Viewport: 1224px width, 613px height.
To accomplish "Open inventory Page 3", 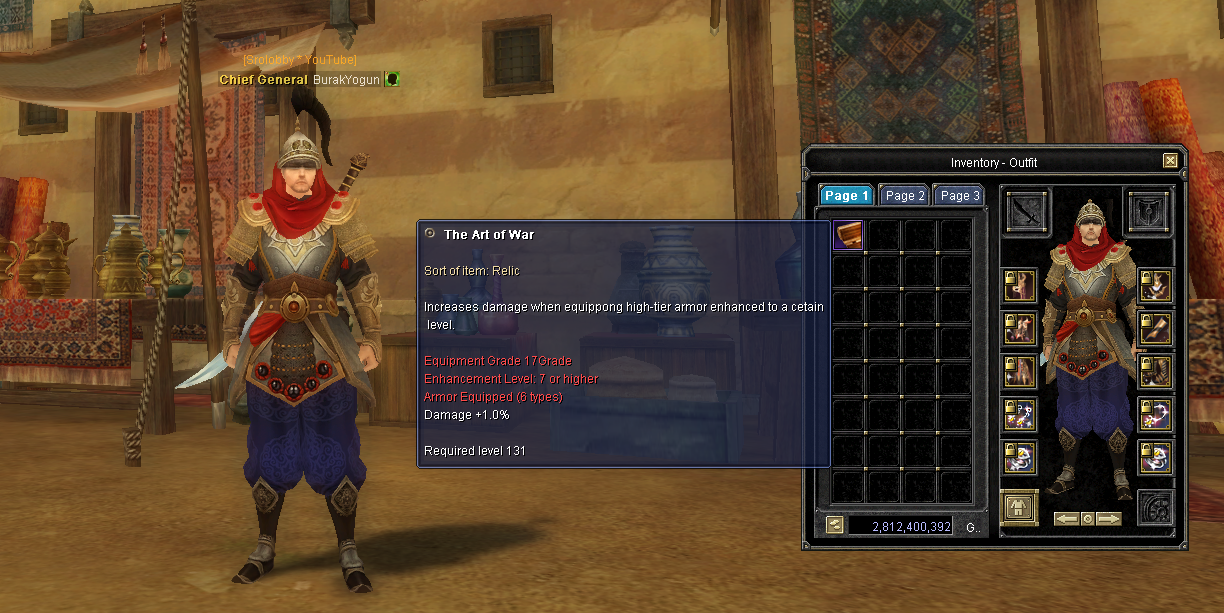I will click(x=960, y=196).
